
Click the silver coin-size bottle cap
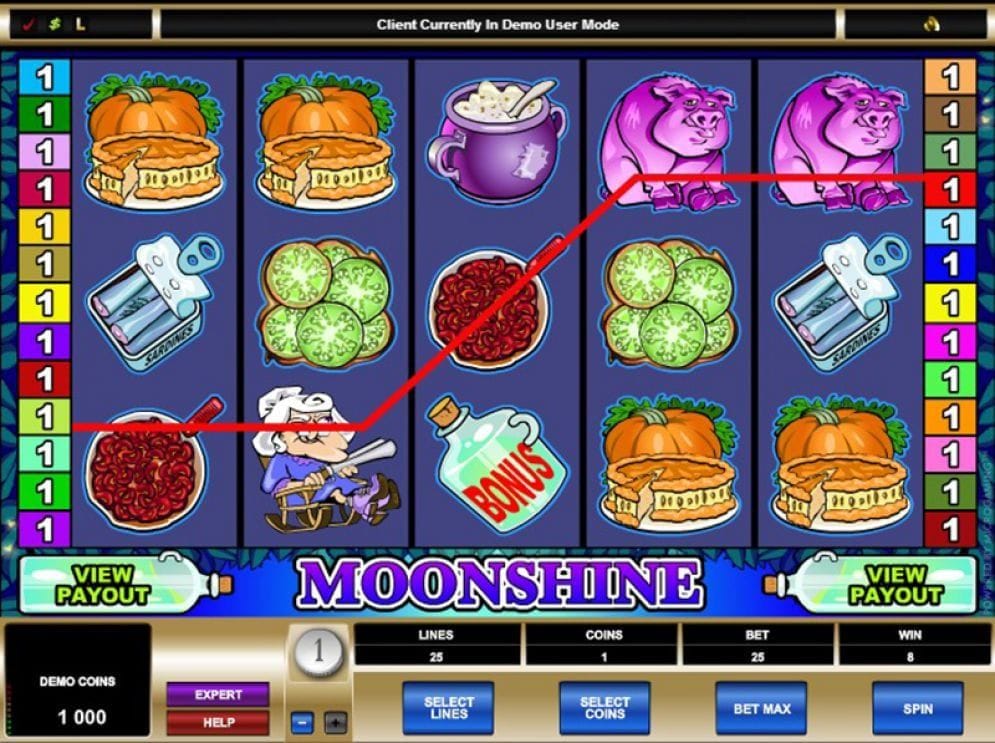[319, 654]
